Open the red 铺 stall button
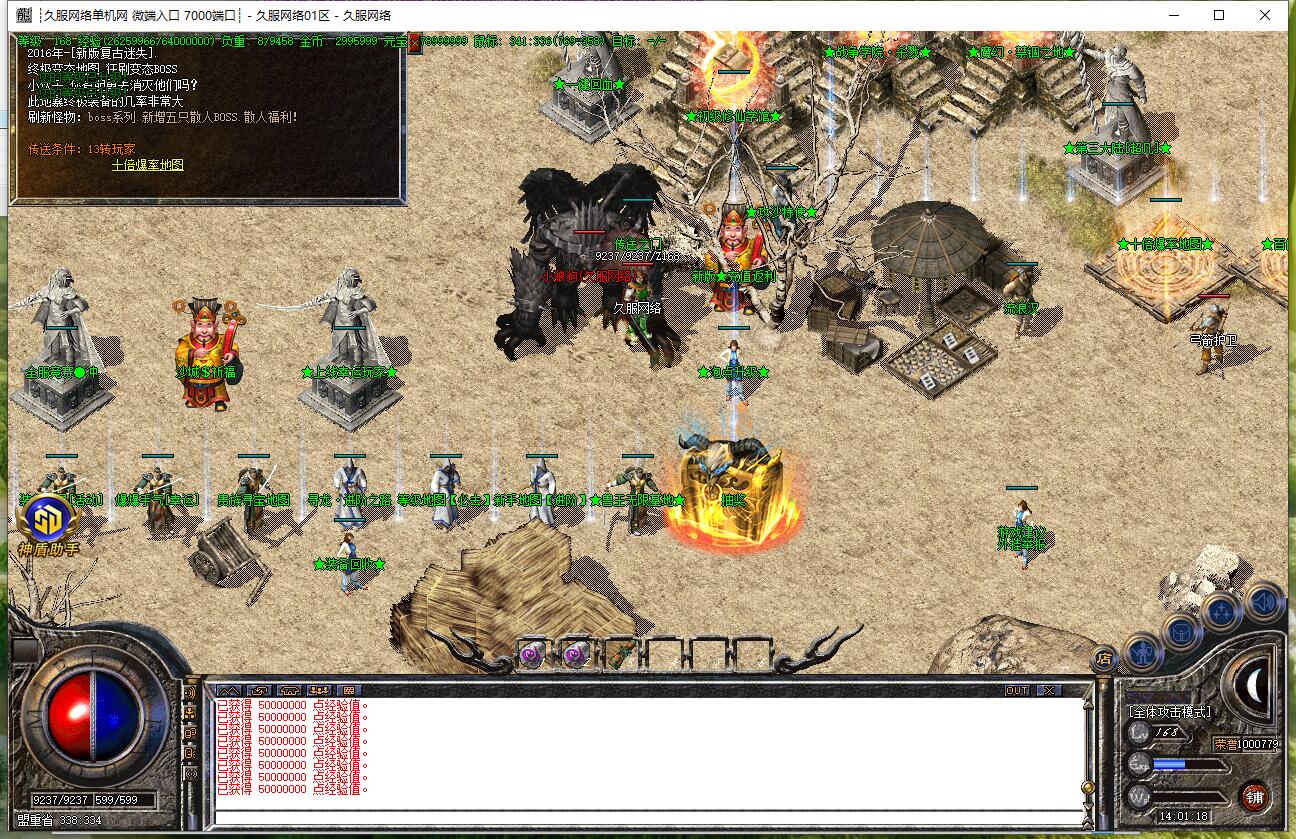 coord(1255,797)
